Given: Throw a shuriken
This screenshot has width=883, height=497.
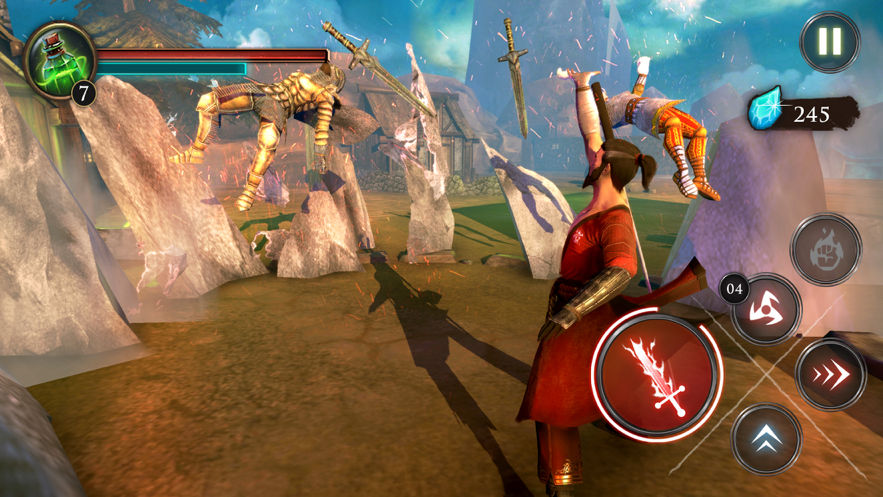Looking at the screenshot, I should 768,309.
